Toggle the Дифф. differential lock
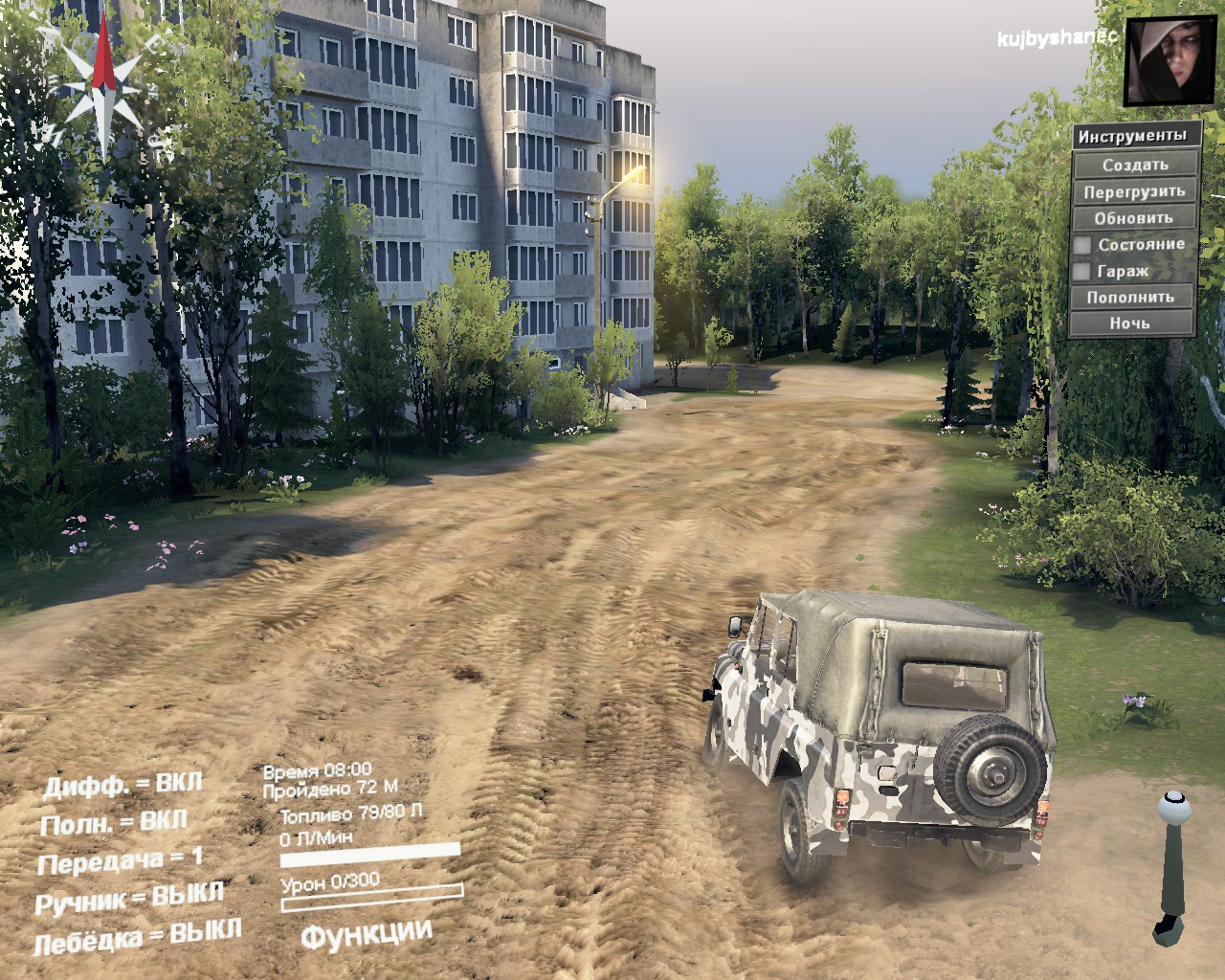 coord(122,785)
